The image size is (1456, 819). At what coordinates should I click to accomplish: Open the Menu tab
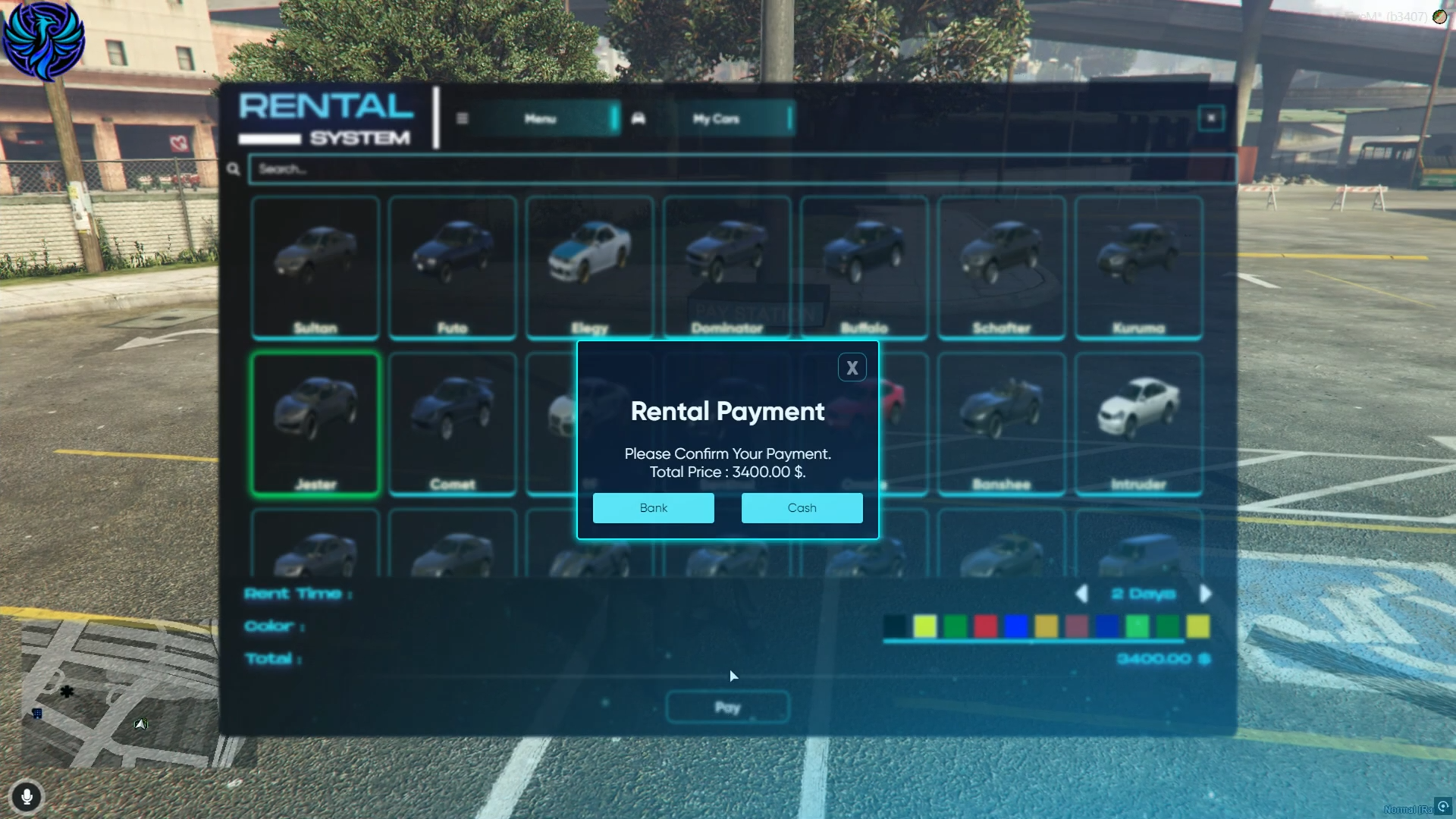click(x=539, y=118)
